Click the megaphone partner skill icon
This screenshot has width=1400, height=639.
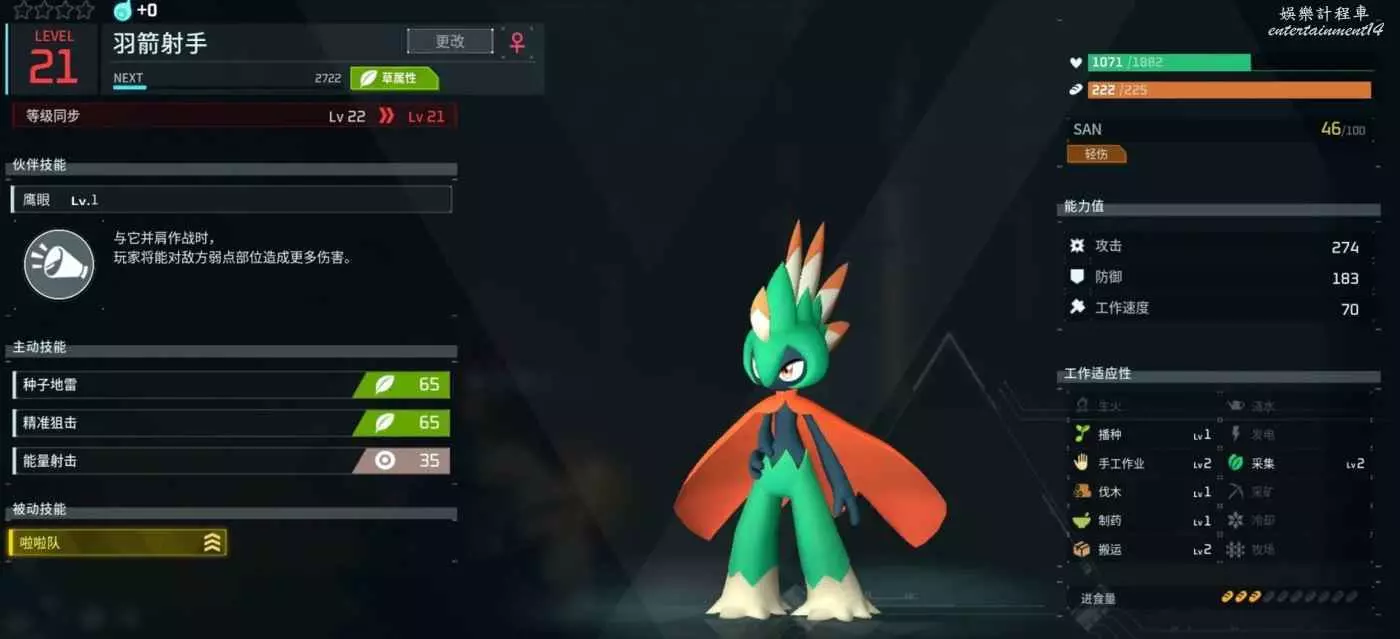pos(59,264)
